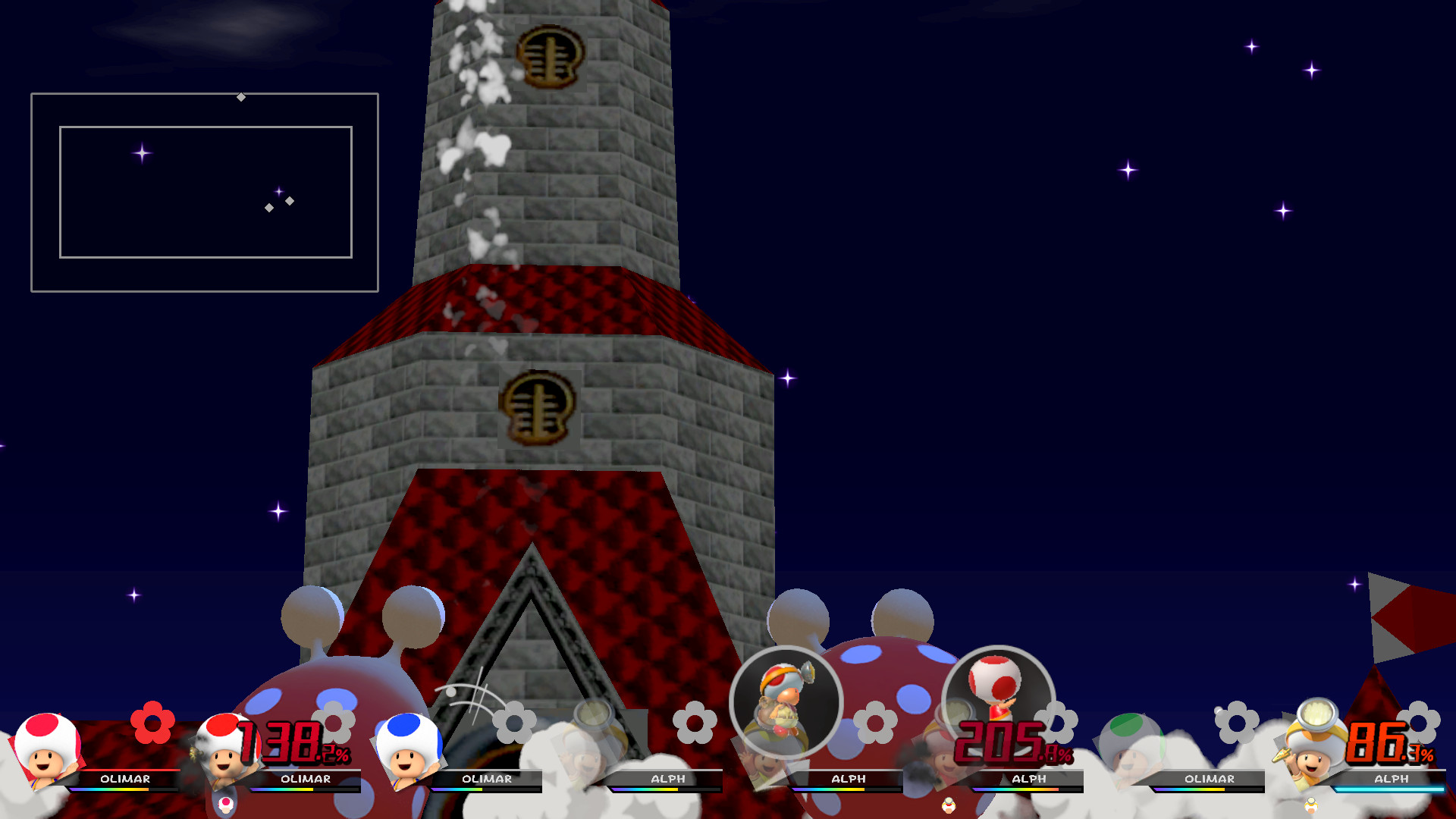The height and width of the screenshot is (819, 1456).
Task: Toggle the stock icon under far-right Alph
Action: click(x=1313, y=805)
